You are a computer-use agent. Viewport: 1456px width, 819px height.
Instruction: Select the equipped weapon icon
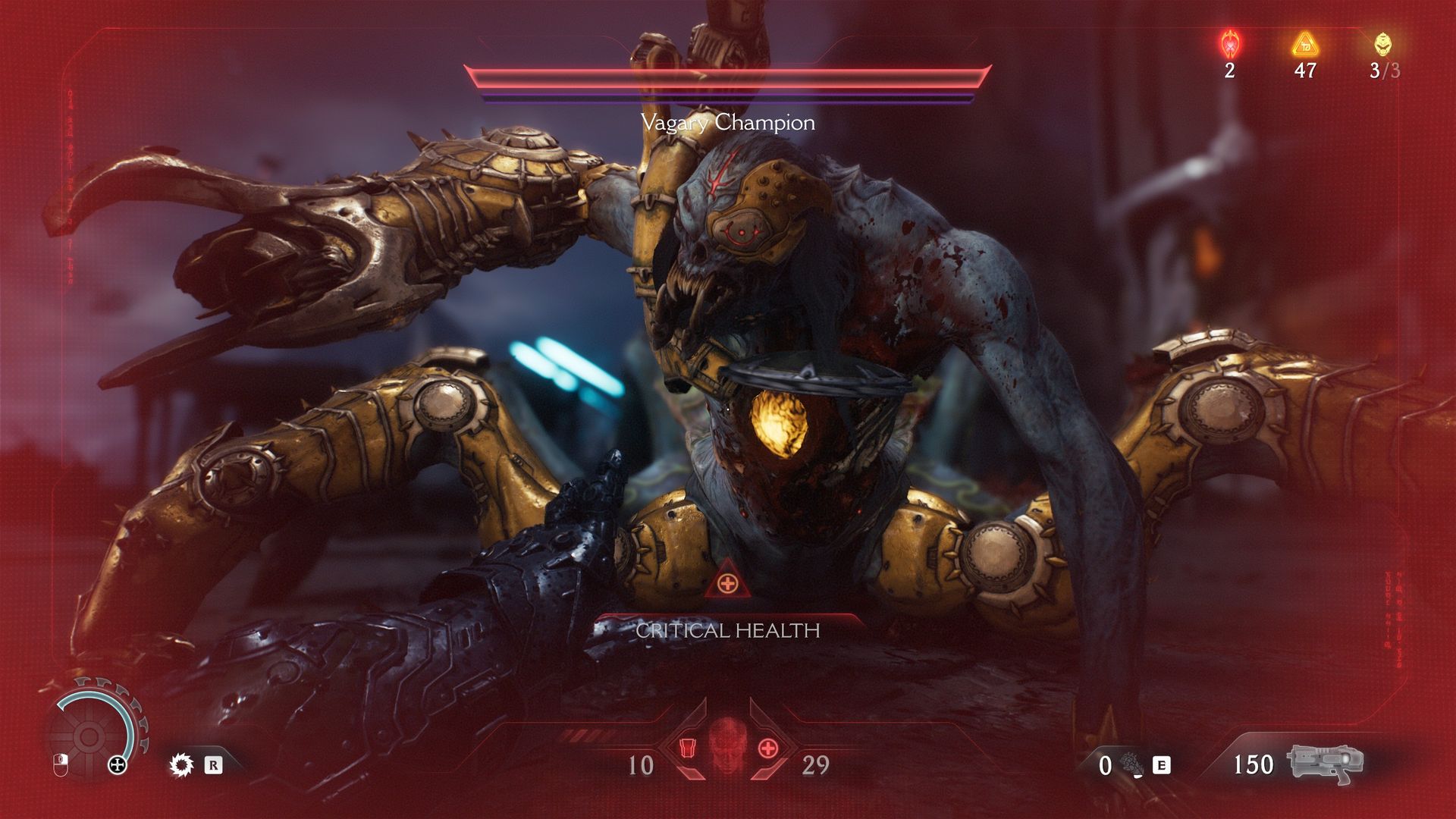point(1324,763)
